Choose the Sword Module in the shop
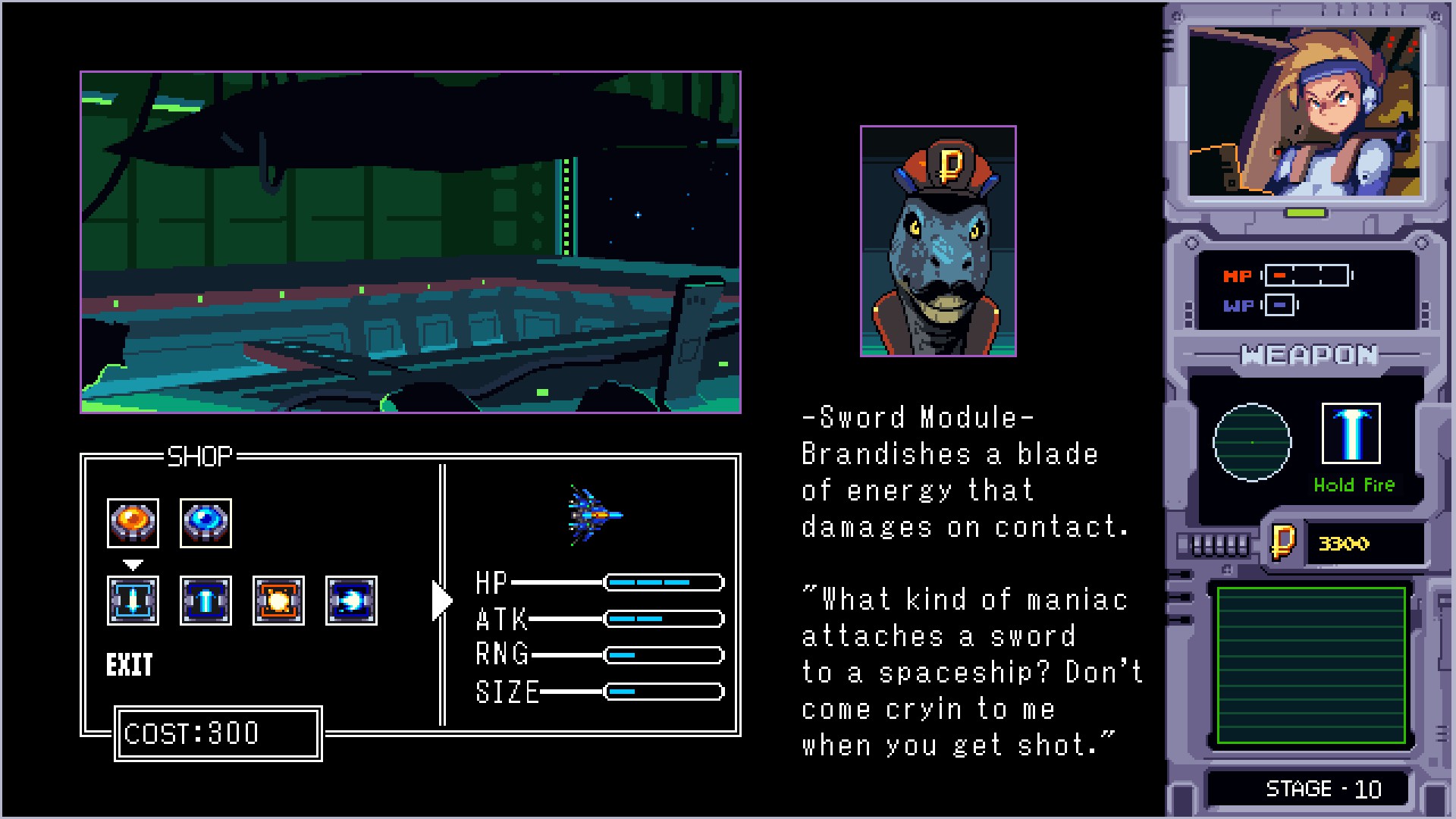Image resolution: width=1456 pixels, height=819 pixels. [133, 601]
